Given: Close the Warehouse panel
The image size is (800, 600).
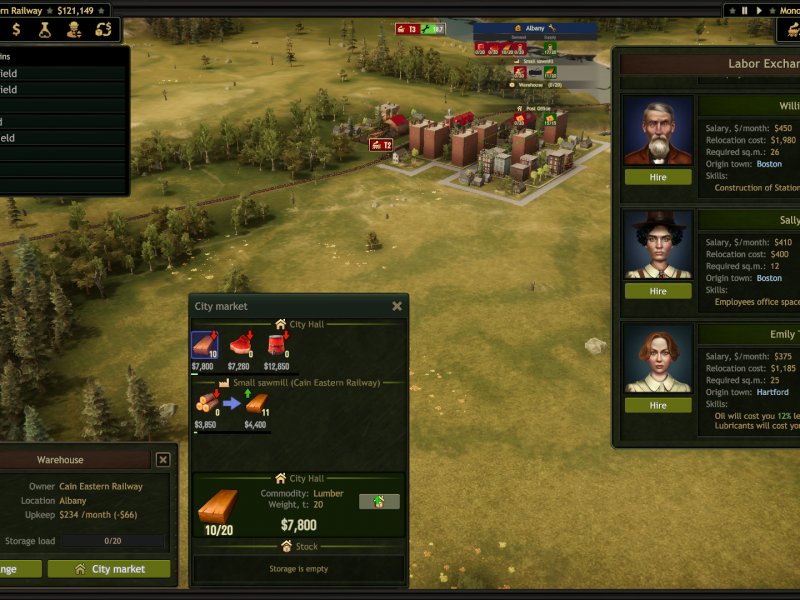Looking at the screenshot, I should tap(163, 460).
